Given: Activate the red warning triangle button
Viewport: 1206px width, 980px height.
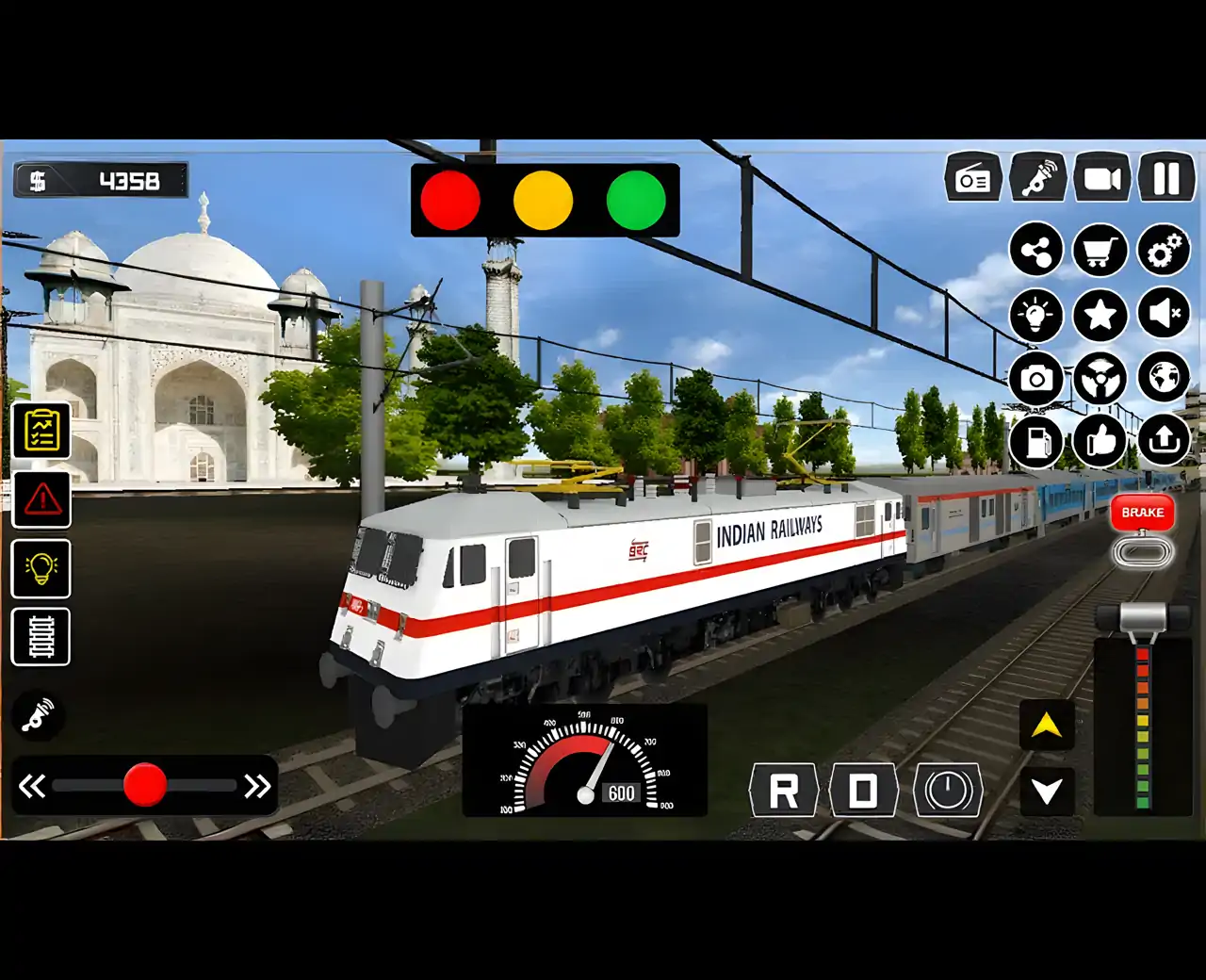Looking at the screenshot, I should pyautogui.click(x=41, y=499).
